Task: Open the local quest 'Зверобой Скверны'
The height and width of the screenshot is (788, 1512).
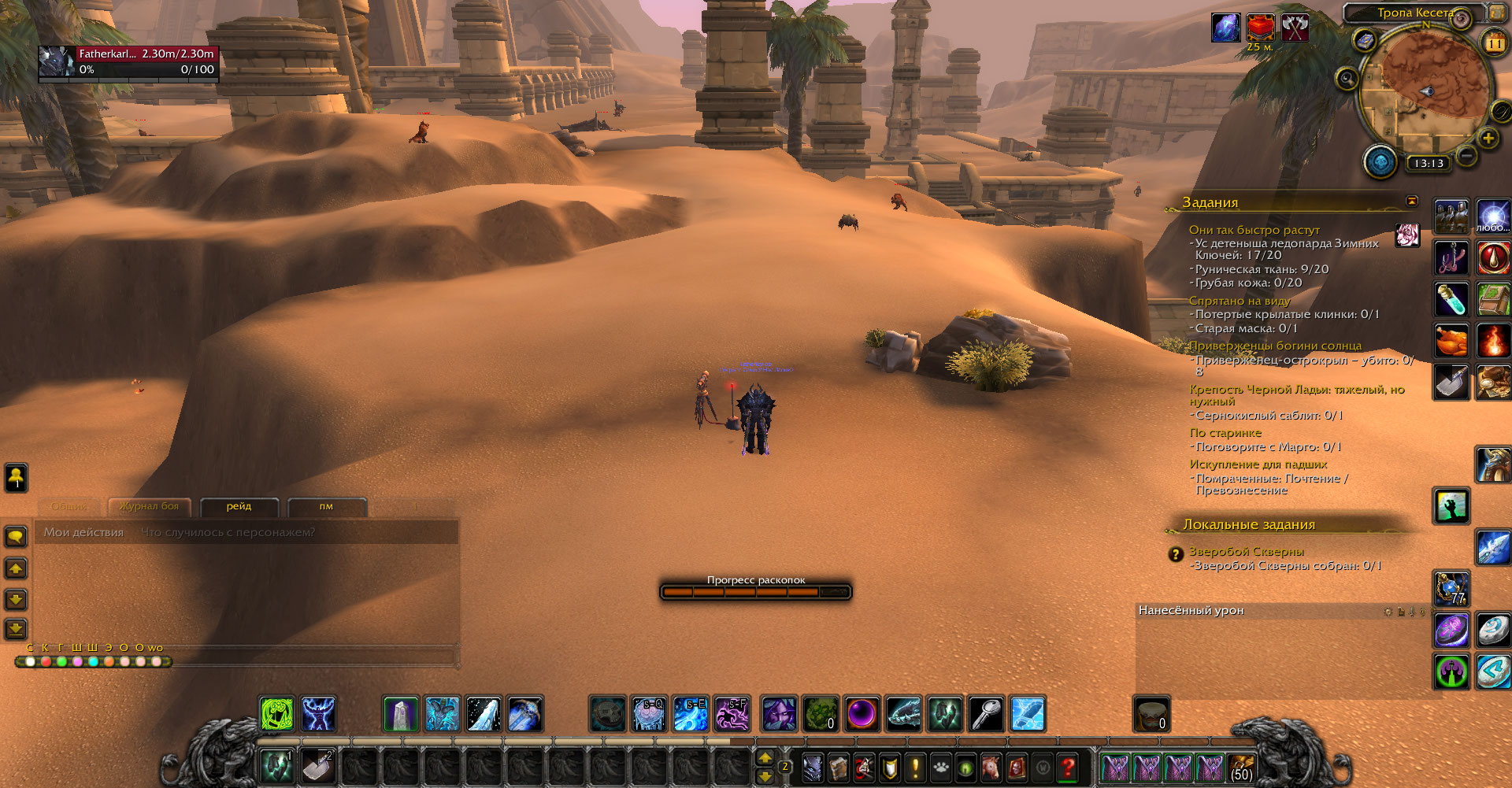Action: (1246, 551)
